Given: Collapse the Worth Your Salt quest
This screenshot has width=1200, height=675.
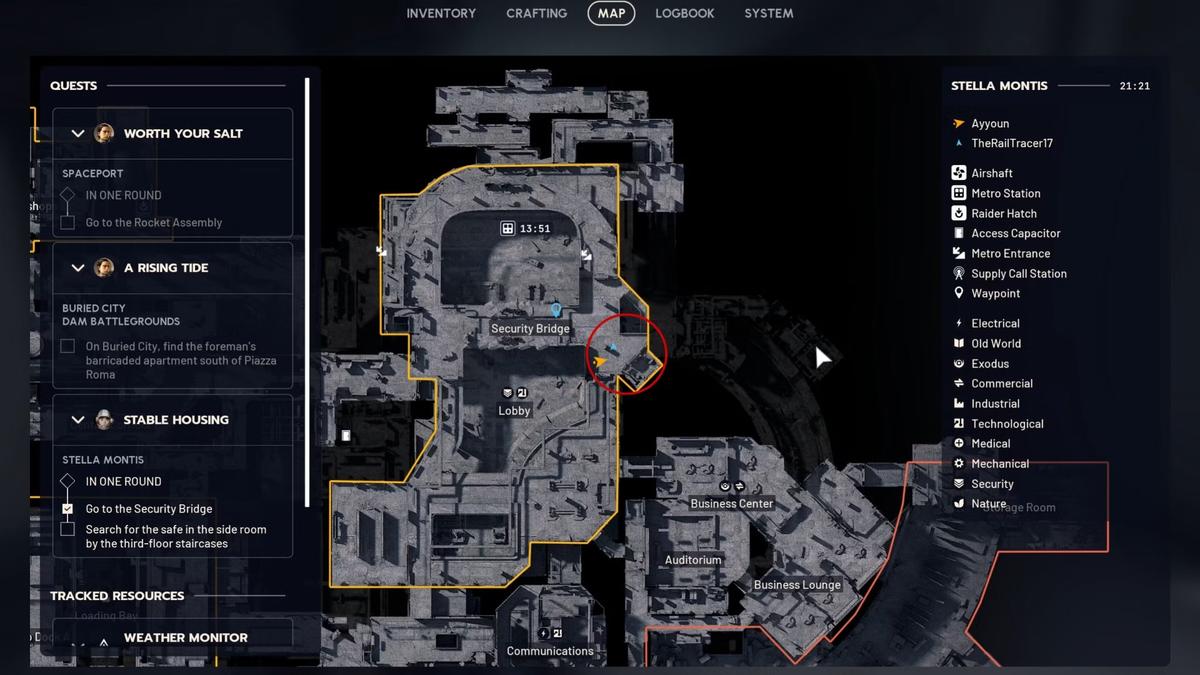Looking at the screenshot, I should (x=78, y=133).
